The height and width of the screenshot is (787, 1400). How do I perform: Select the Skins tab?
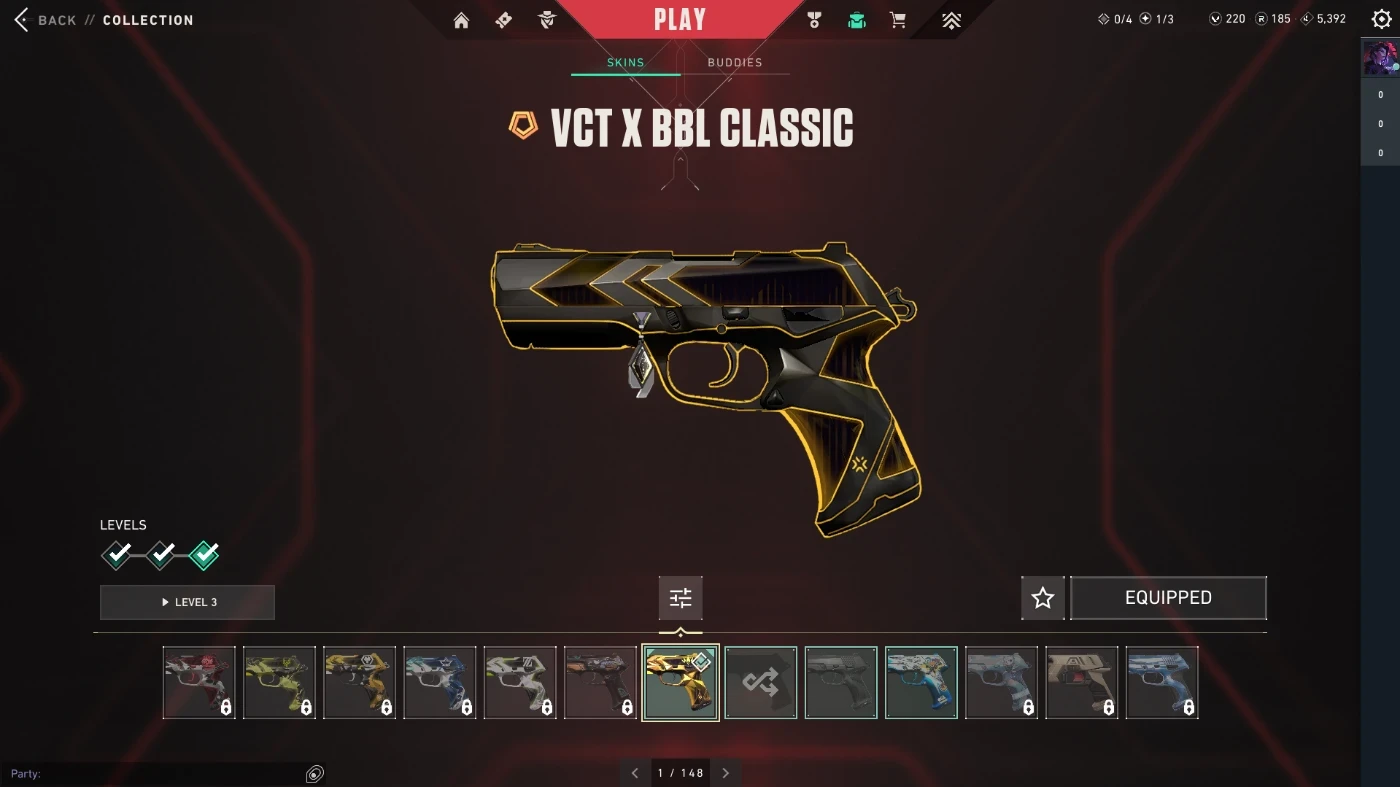point(626,62)
